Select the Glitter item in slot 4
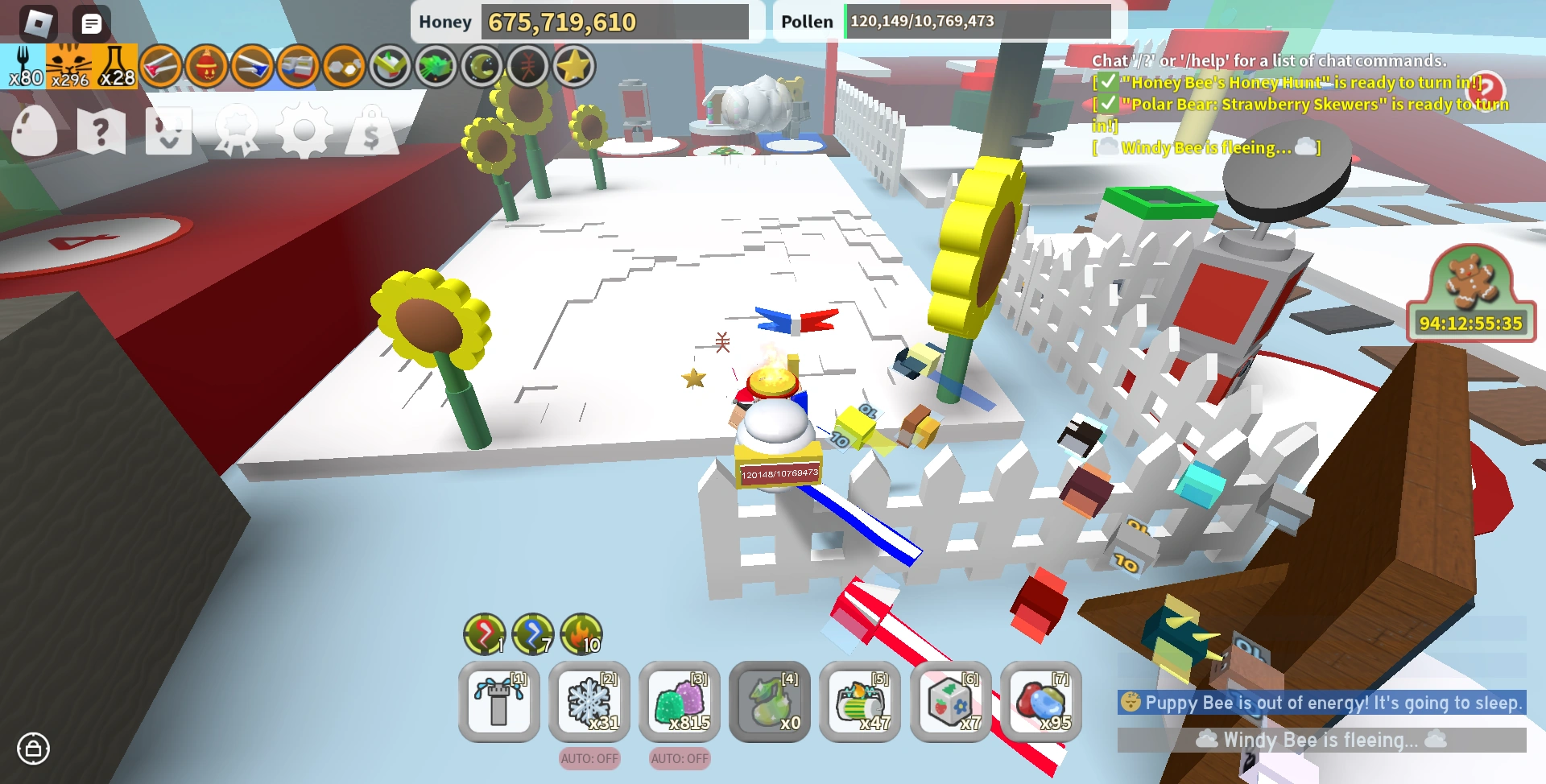1546x784 pixels. (x=769, y=702)
